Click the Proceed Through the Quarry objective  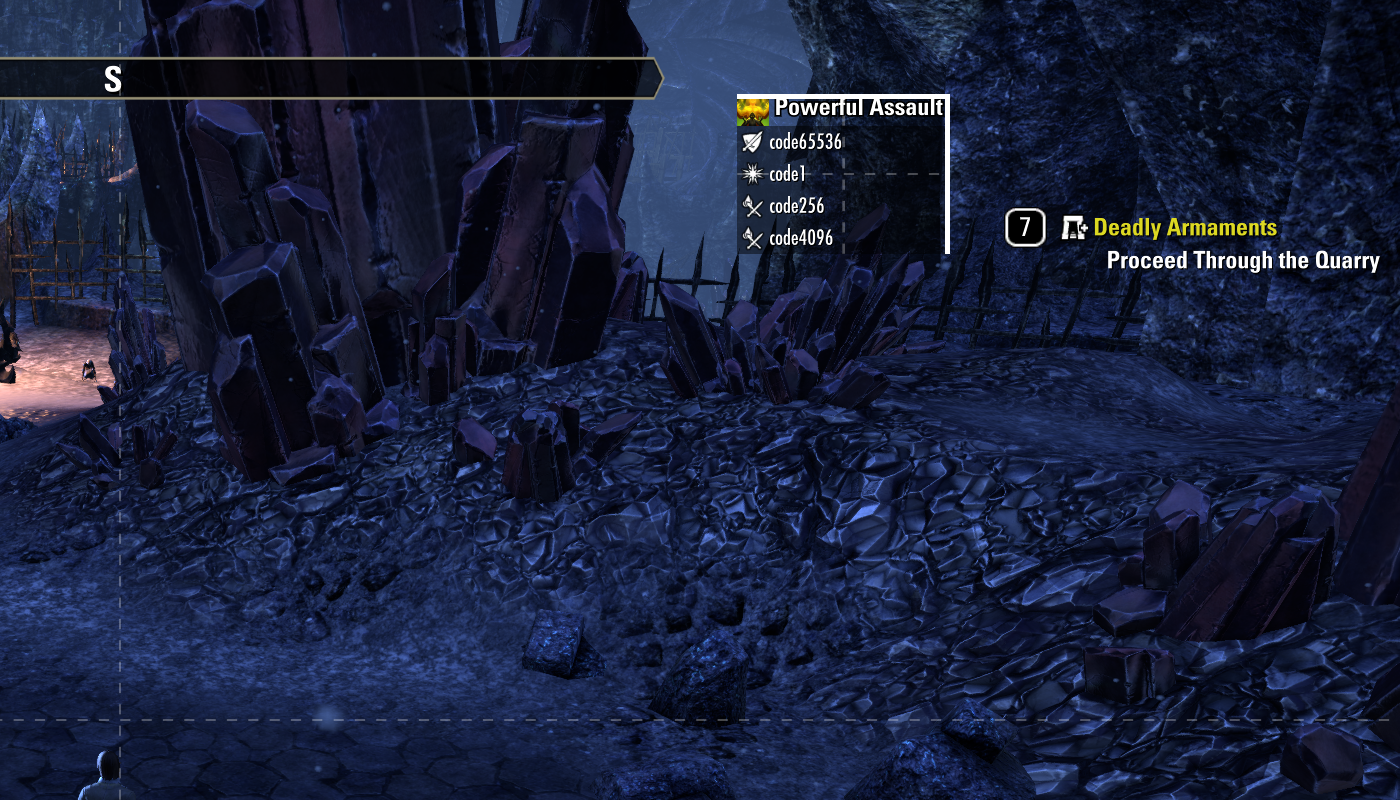pyautogui.click(x=1243, y=259)
